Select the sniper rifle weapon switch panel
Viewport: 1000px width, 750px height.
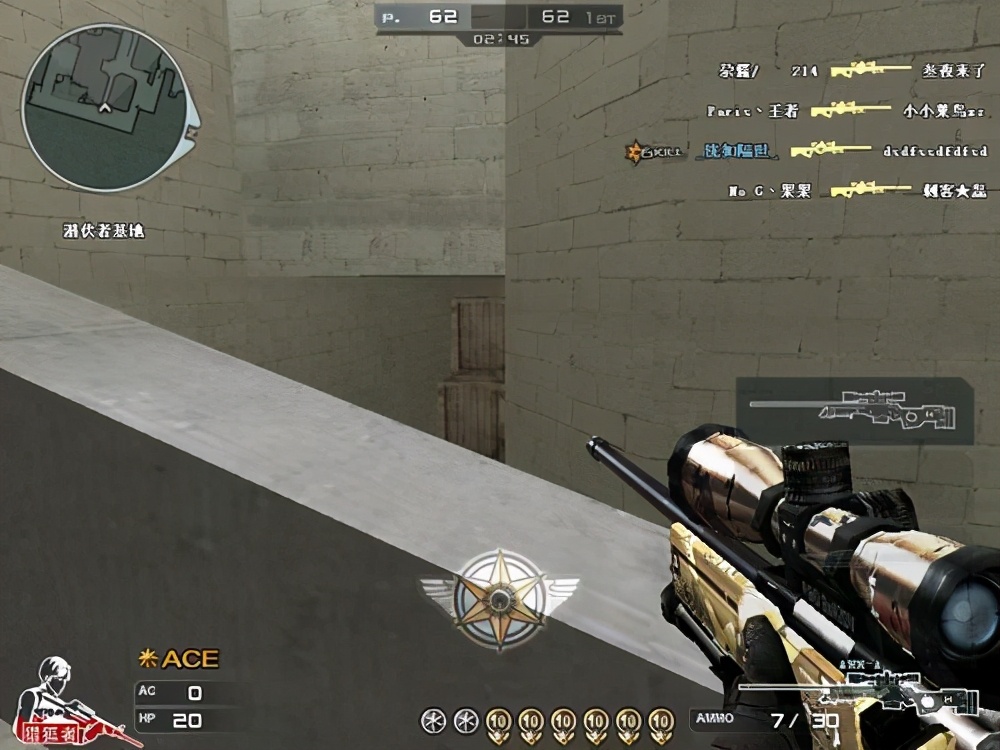tap(853, 410)
